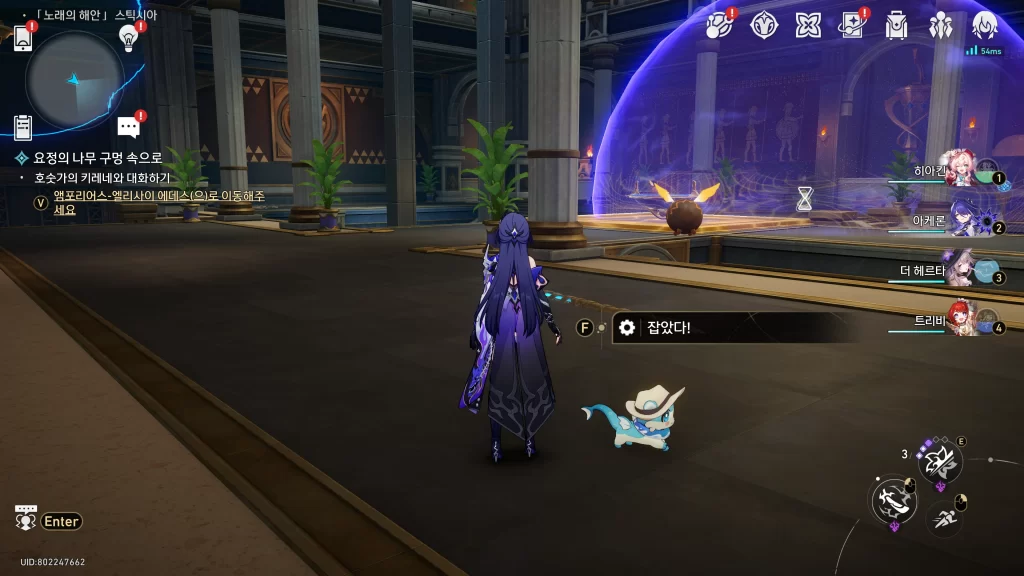Screen dimensions: 1024x576
Task: Open the team lineup icon with three figures
Action: pos(941,25)
